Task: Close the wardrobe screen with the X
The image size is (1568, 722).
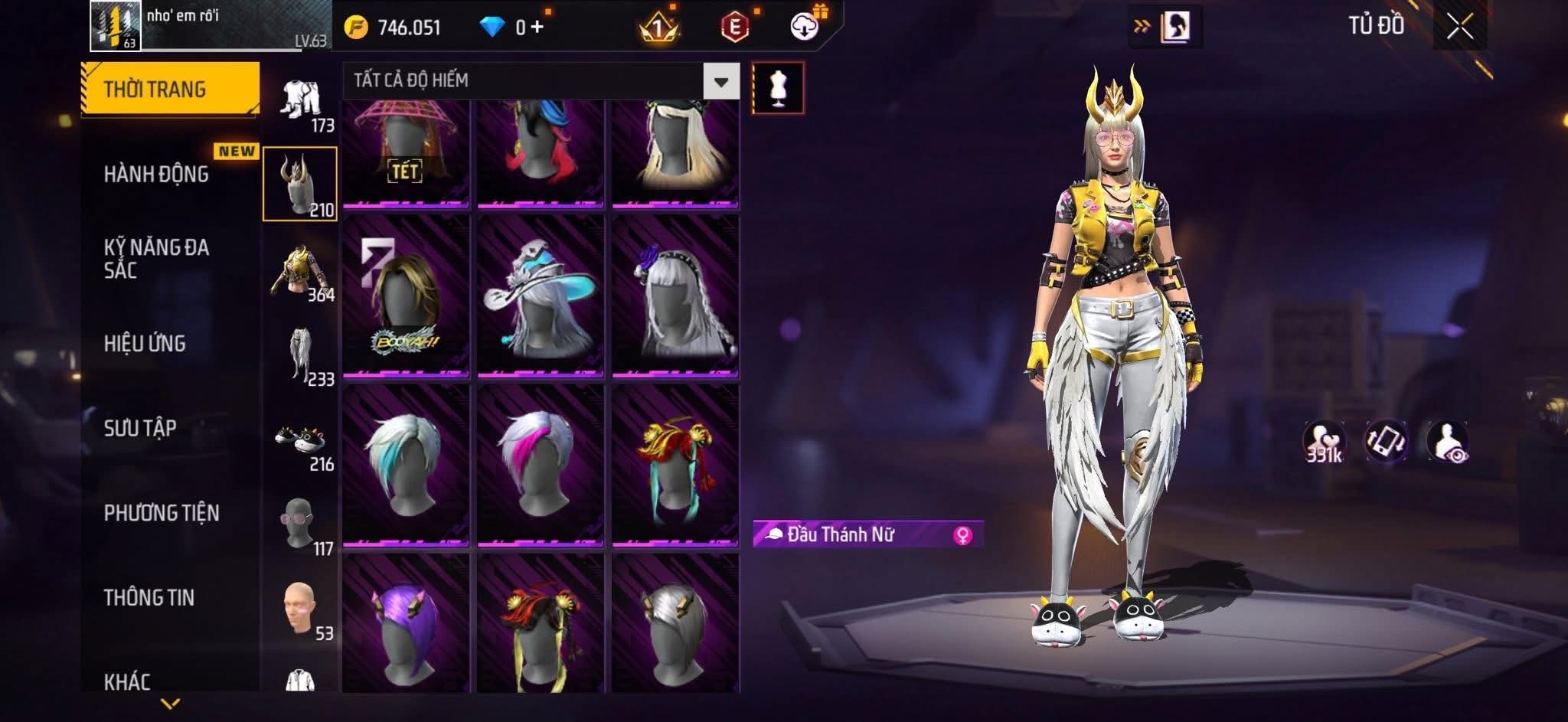Action: tap(1459, 28)
